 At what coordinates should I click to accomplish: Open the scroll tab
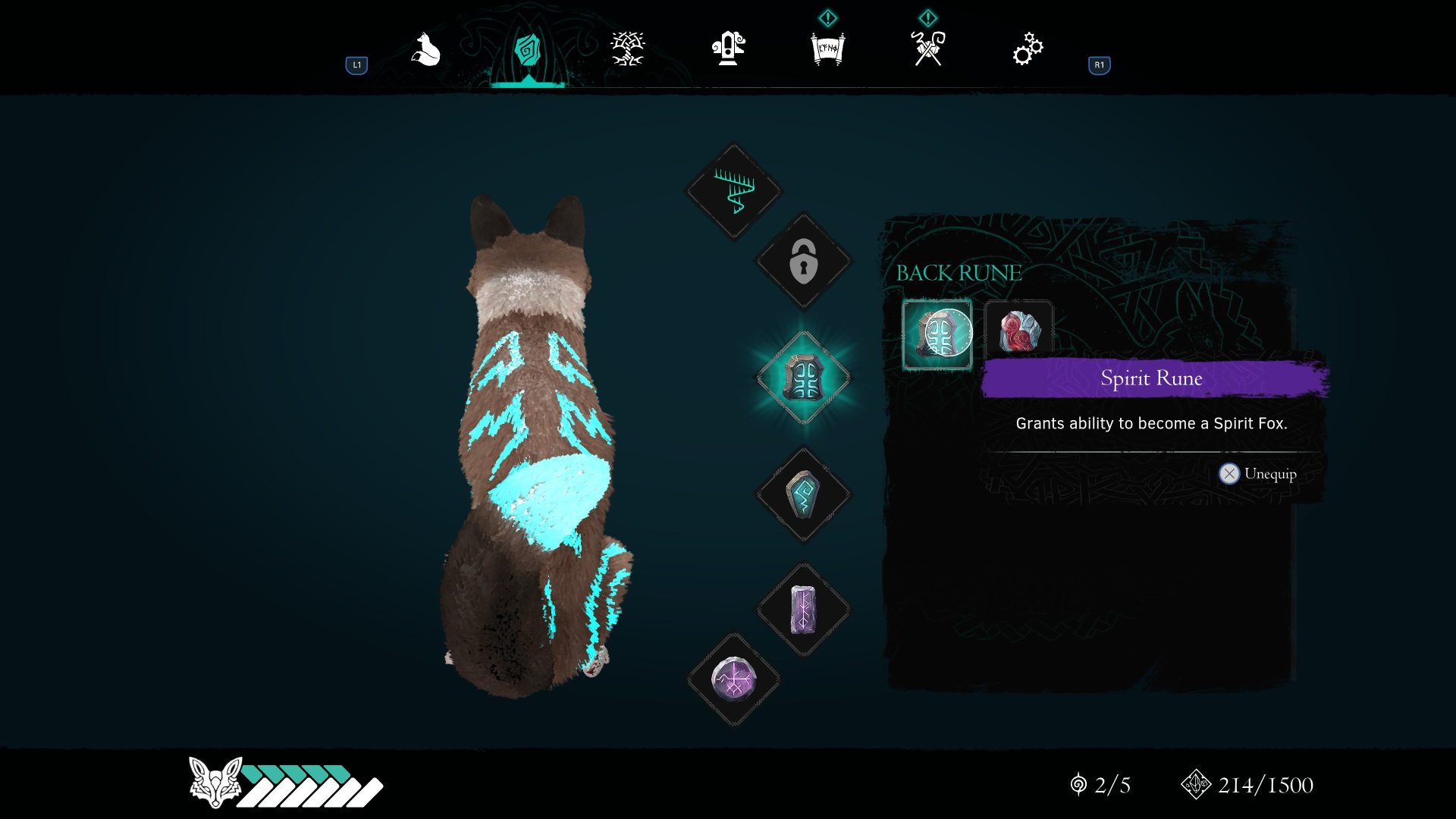point(827,49)
